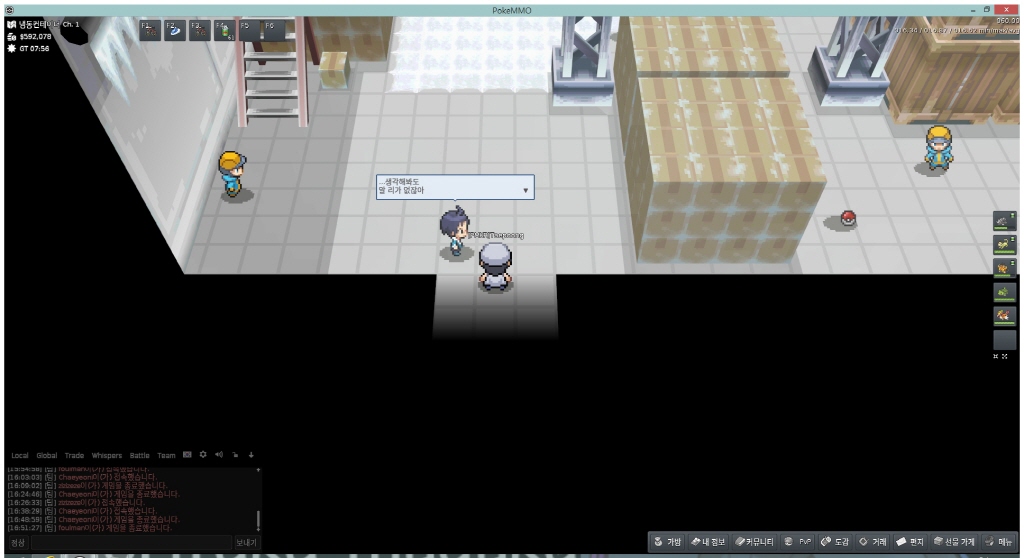Switch to the Global chat tab
Viewport: 1024px width, 558px height.
[48, 455]
